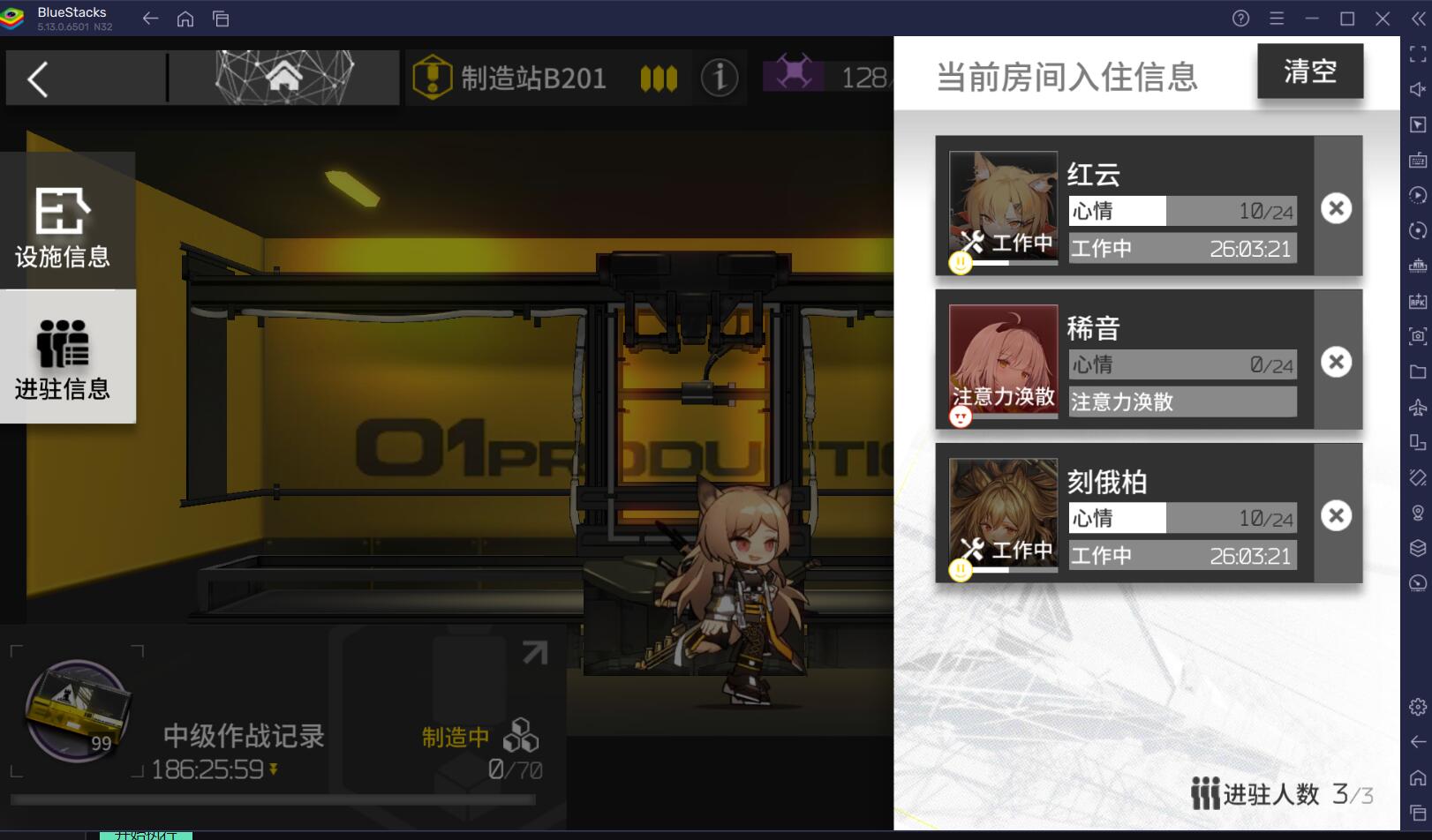1432x840 pixels.
Task: Expand the yellow arrow beside 186:25:59
Action: click(274, 769)
